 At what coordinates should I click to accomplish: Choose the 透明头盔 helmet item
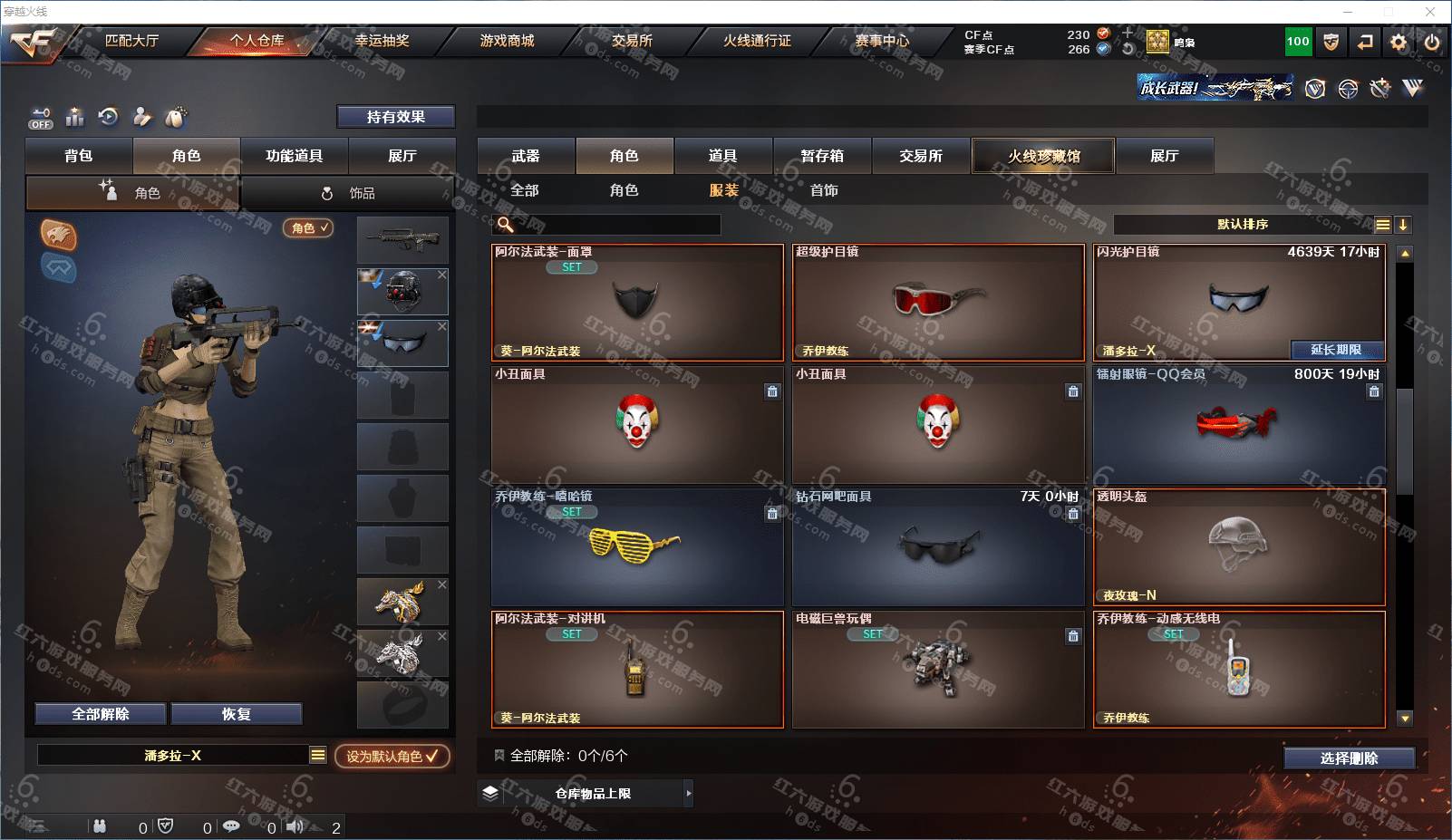[x=1239, y=546]
